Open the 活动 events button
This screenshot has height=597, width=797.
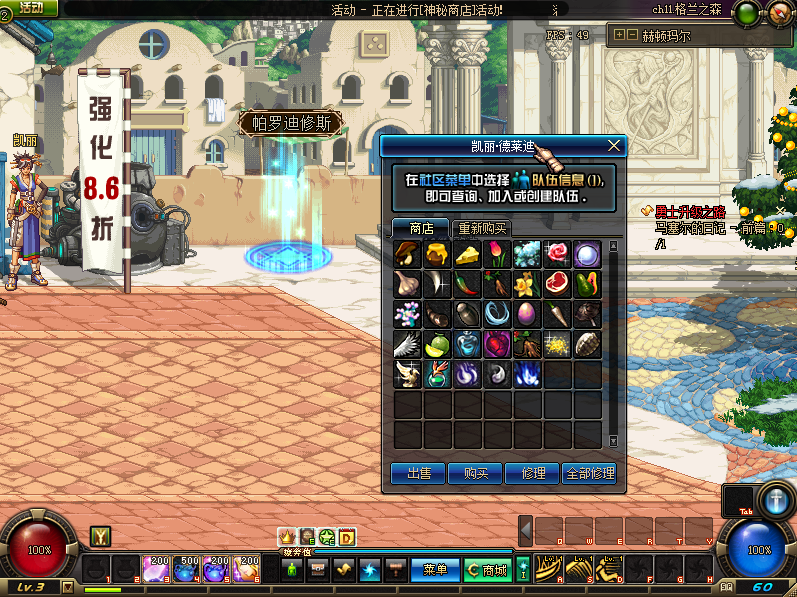[x=28, y=8]
